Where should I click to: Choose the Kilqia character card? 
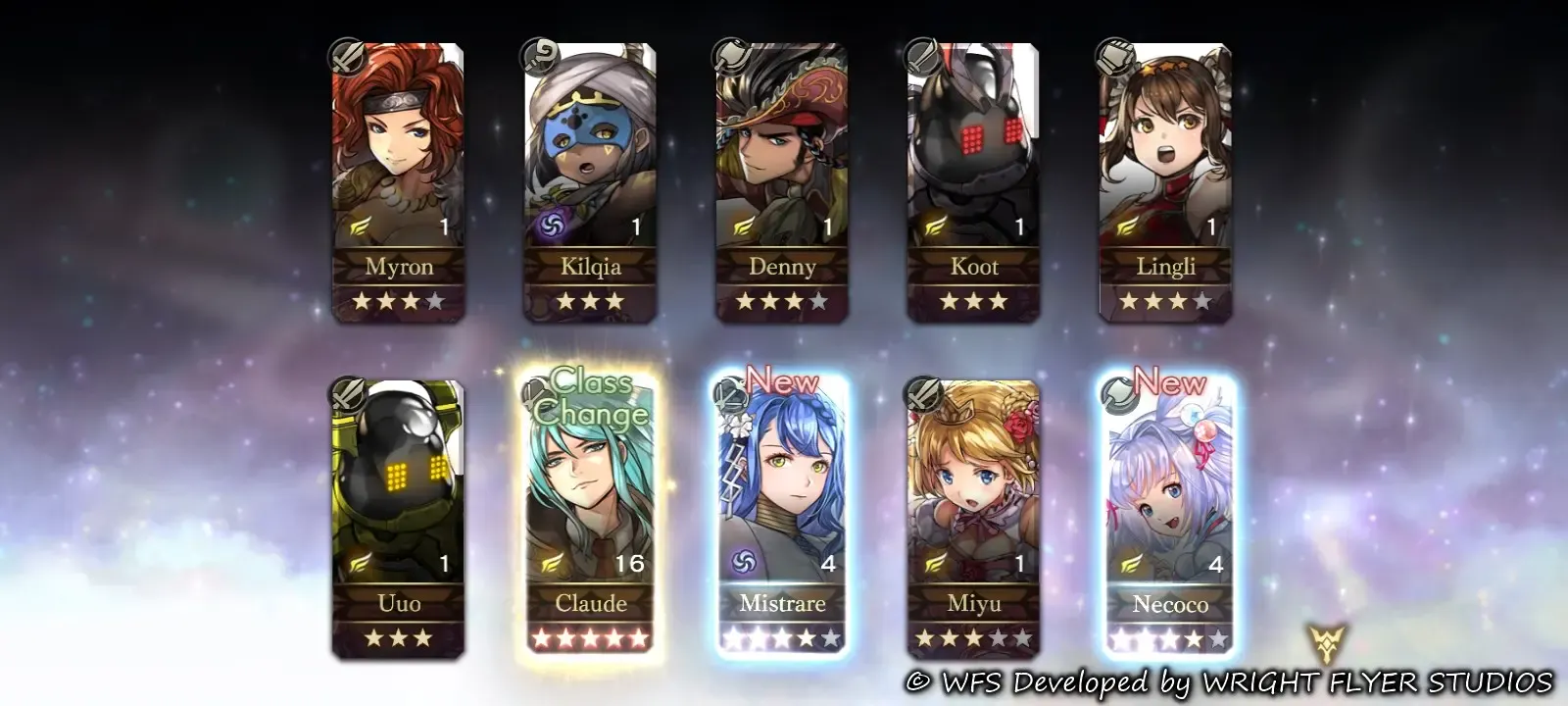pos(590,182)
